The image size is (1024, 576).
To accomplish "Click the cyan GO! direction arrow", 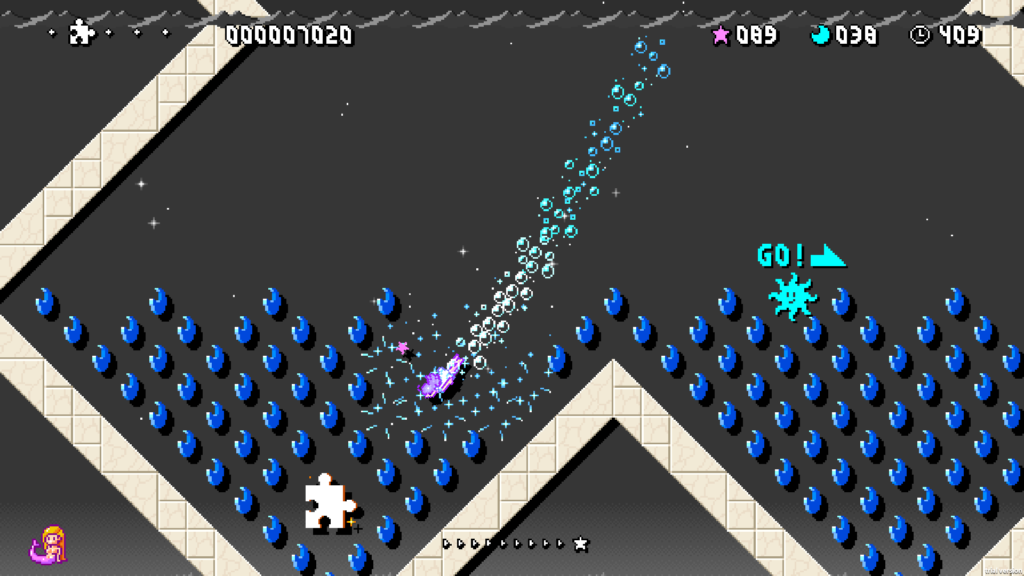I will pos(828,256).
